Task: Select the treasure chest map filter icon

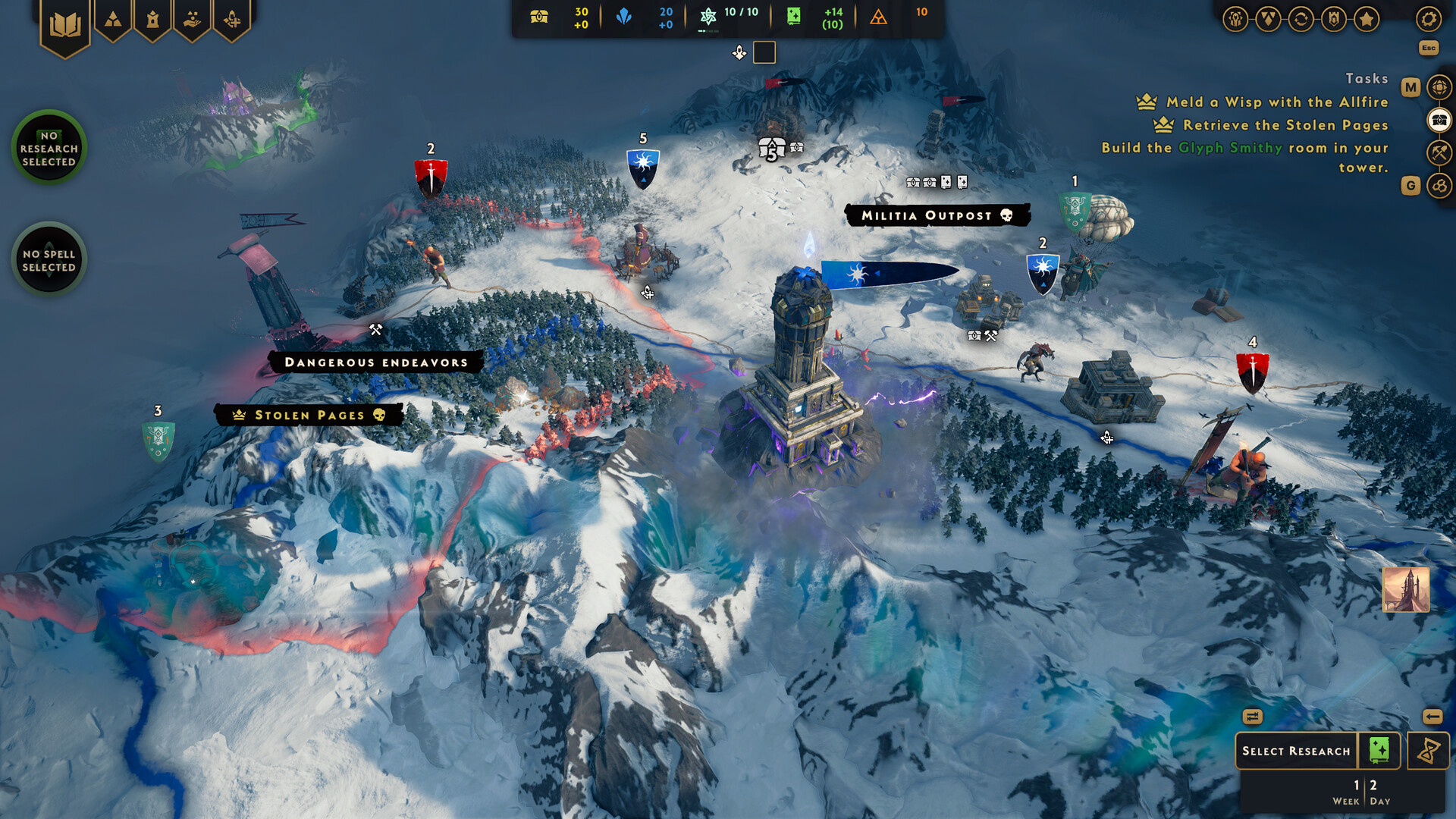Action: click(1439, 119)
